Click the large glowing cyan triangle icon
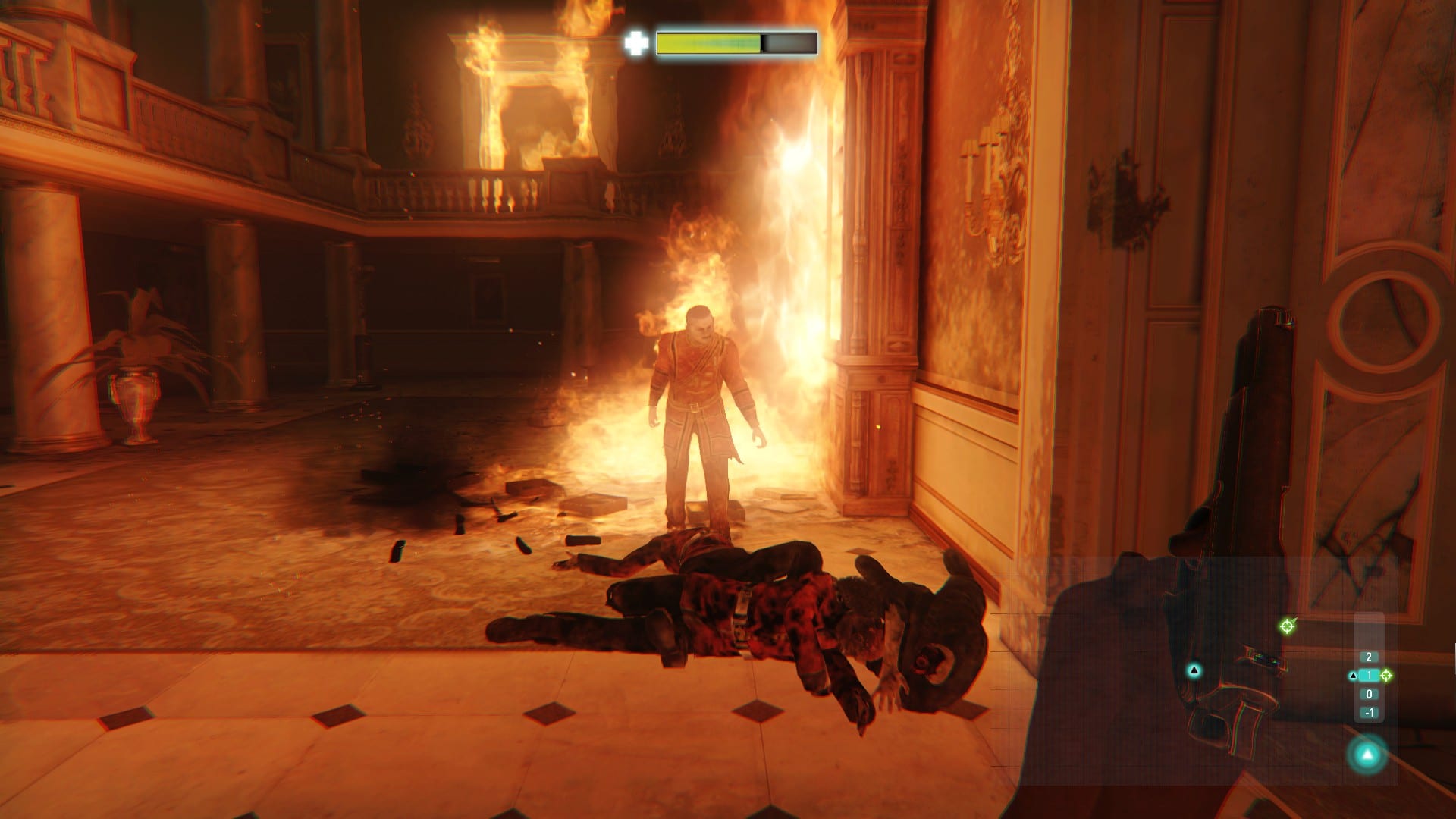Image resolution: width=1456 pixels, height=819 pixels. tap(1367, 755)
